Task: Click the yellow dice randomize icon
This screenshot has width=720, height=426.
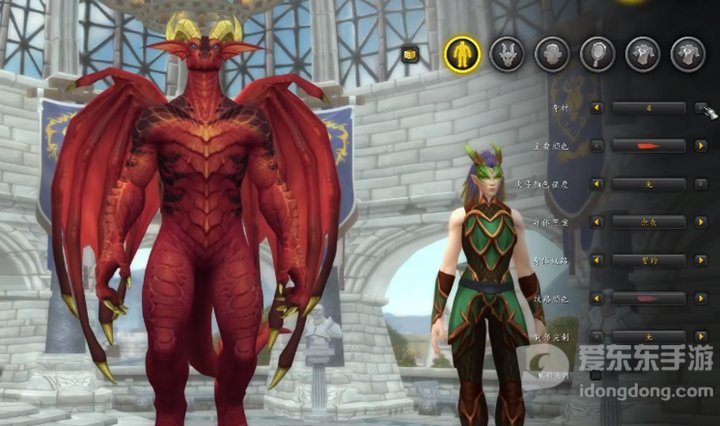Action: (409, 55)
